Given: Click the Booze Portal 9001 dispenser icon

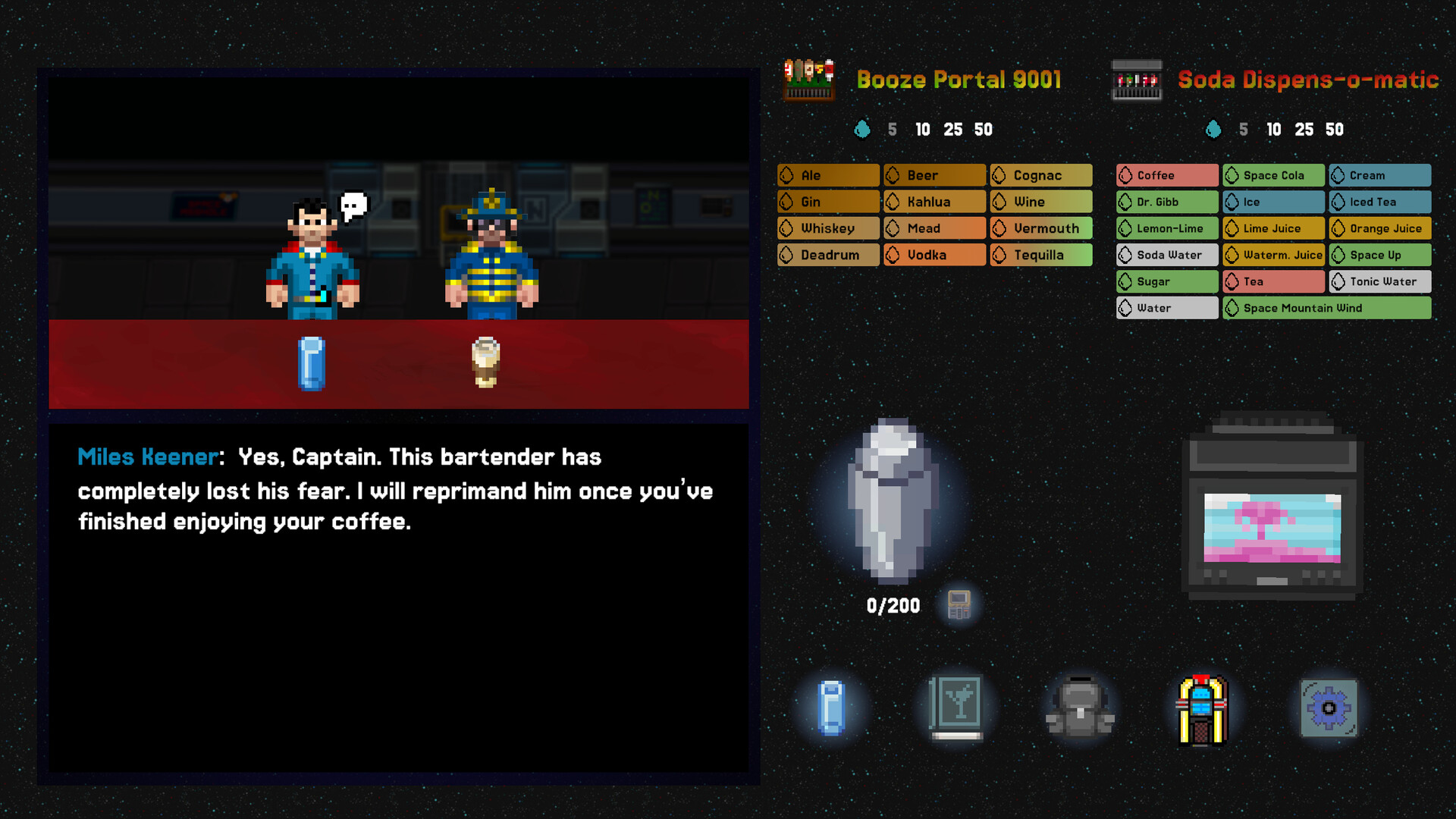Looking at the screenshot, I should [808, 80].
